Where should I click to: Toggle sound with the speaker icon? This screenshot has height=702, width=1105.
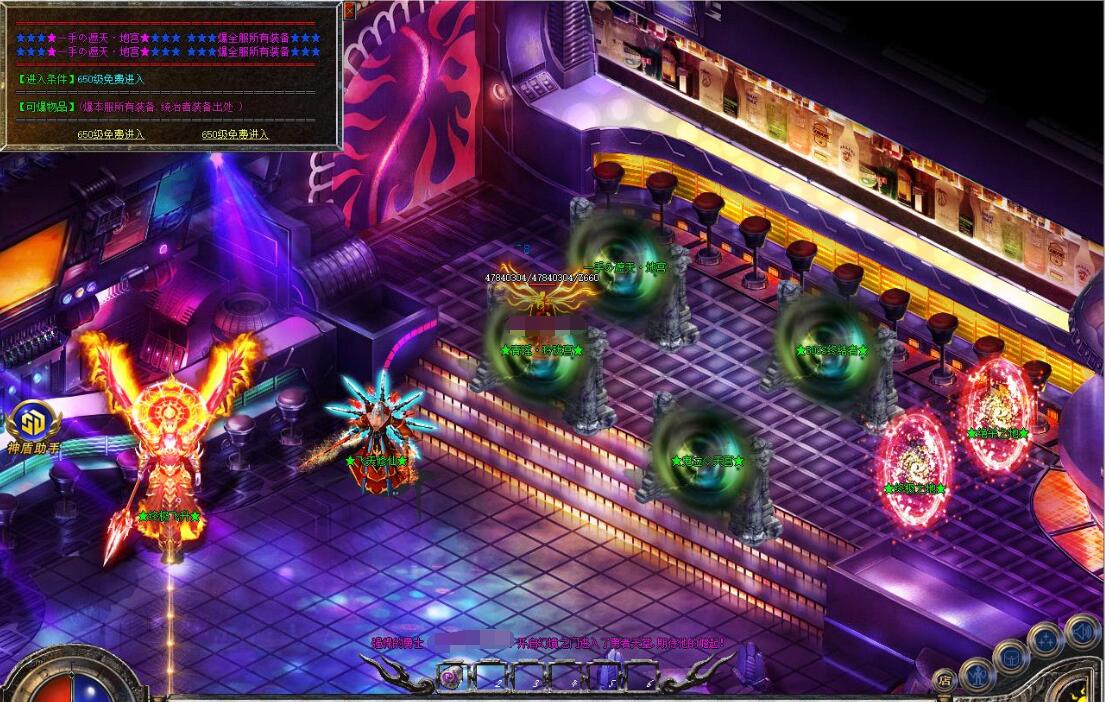tap(1081, 629)
